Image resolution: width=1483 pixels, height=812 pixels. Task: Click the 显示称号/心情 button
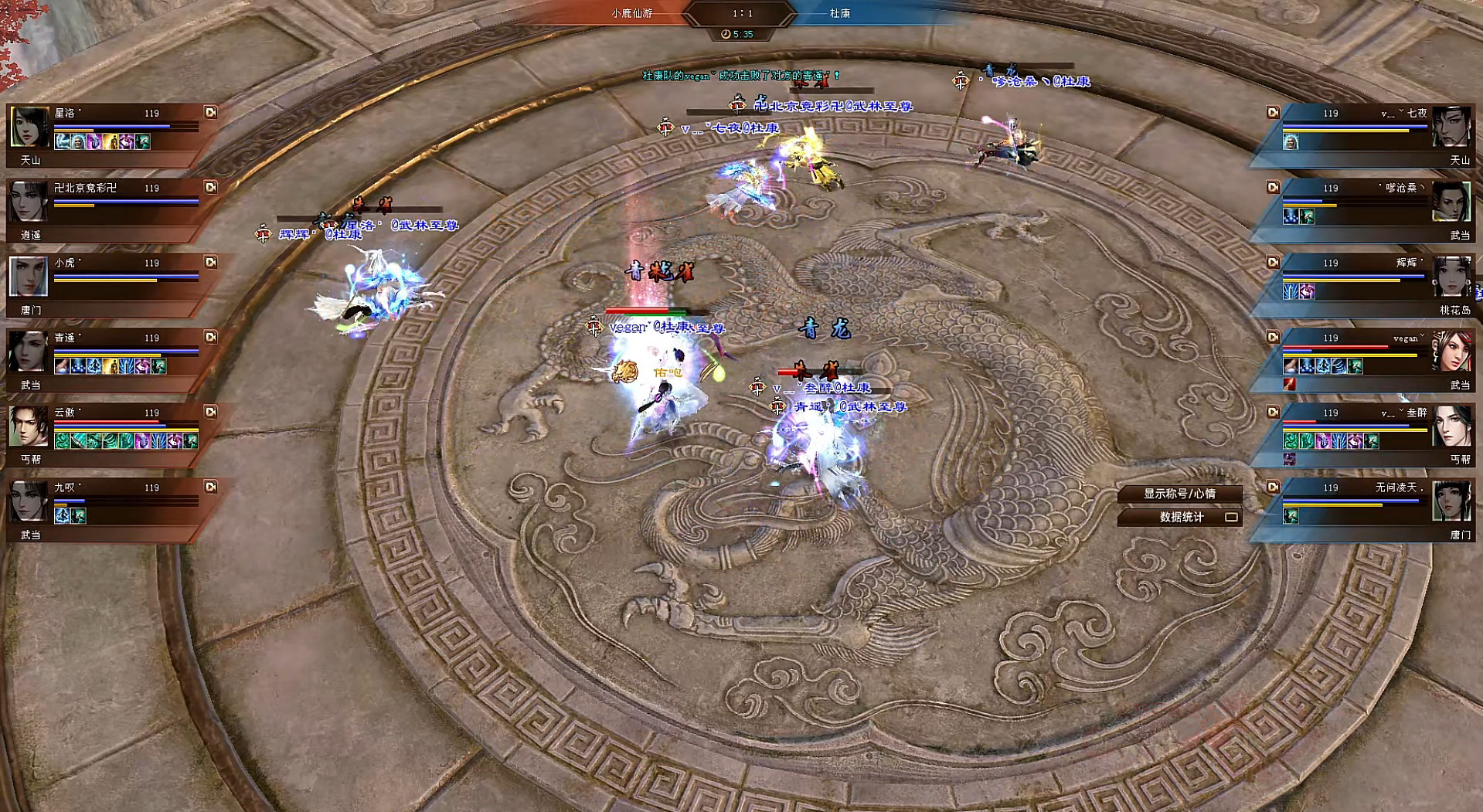tap(1179, 494)
